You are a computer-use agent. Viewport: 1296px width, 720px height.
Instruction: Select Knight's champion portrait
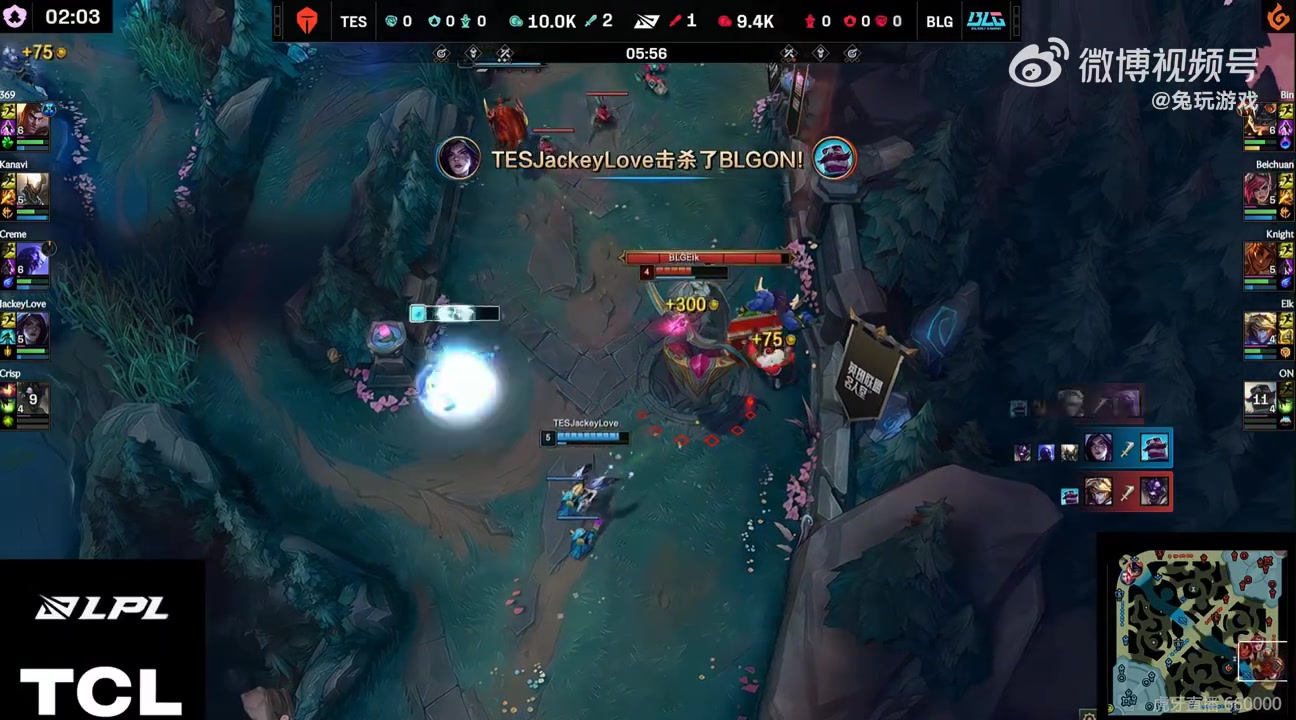point(1261,260)
